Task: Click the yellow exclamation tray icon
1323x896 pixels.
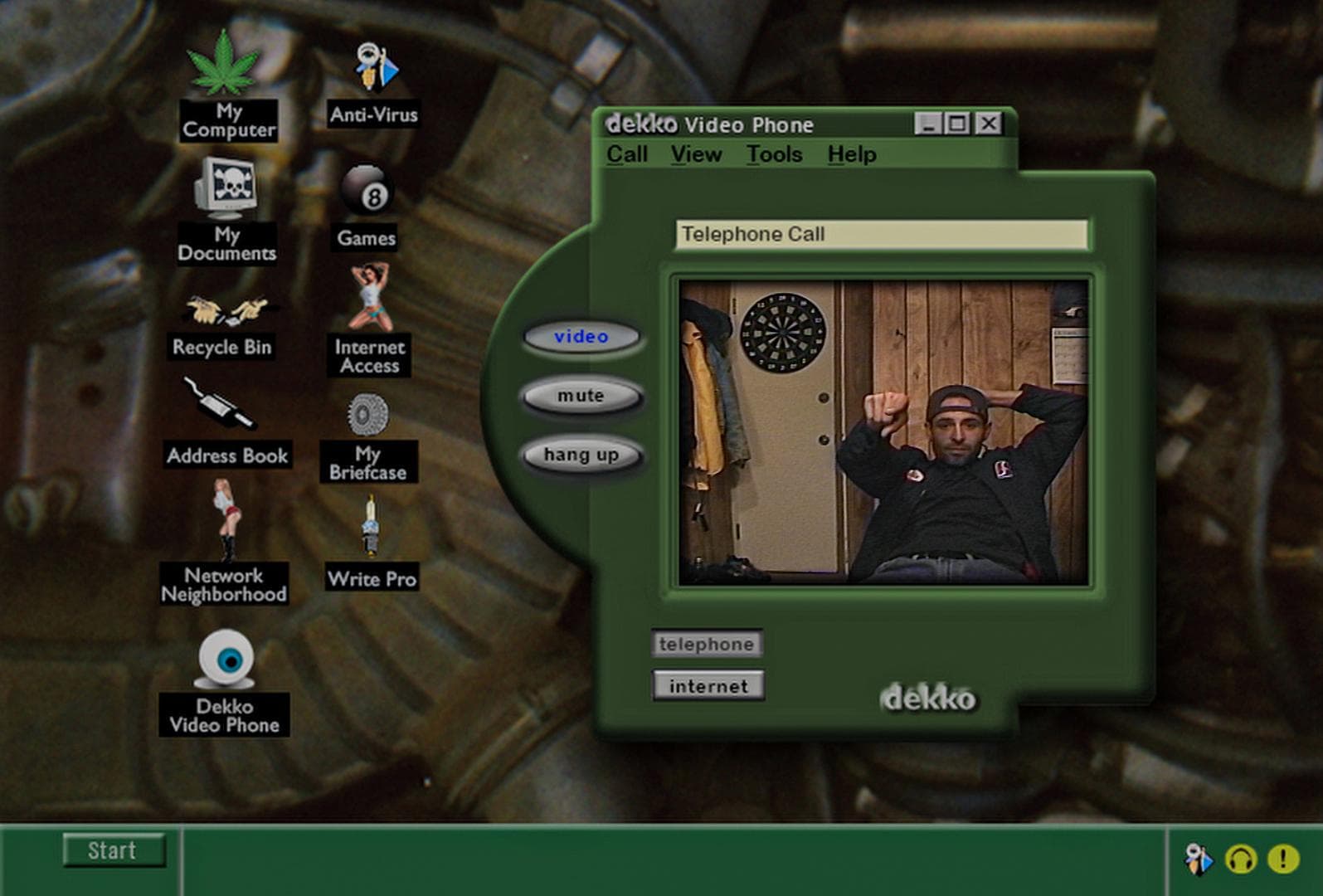Action: tap(1282, 859)
